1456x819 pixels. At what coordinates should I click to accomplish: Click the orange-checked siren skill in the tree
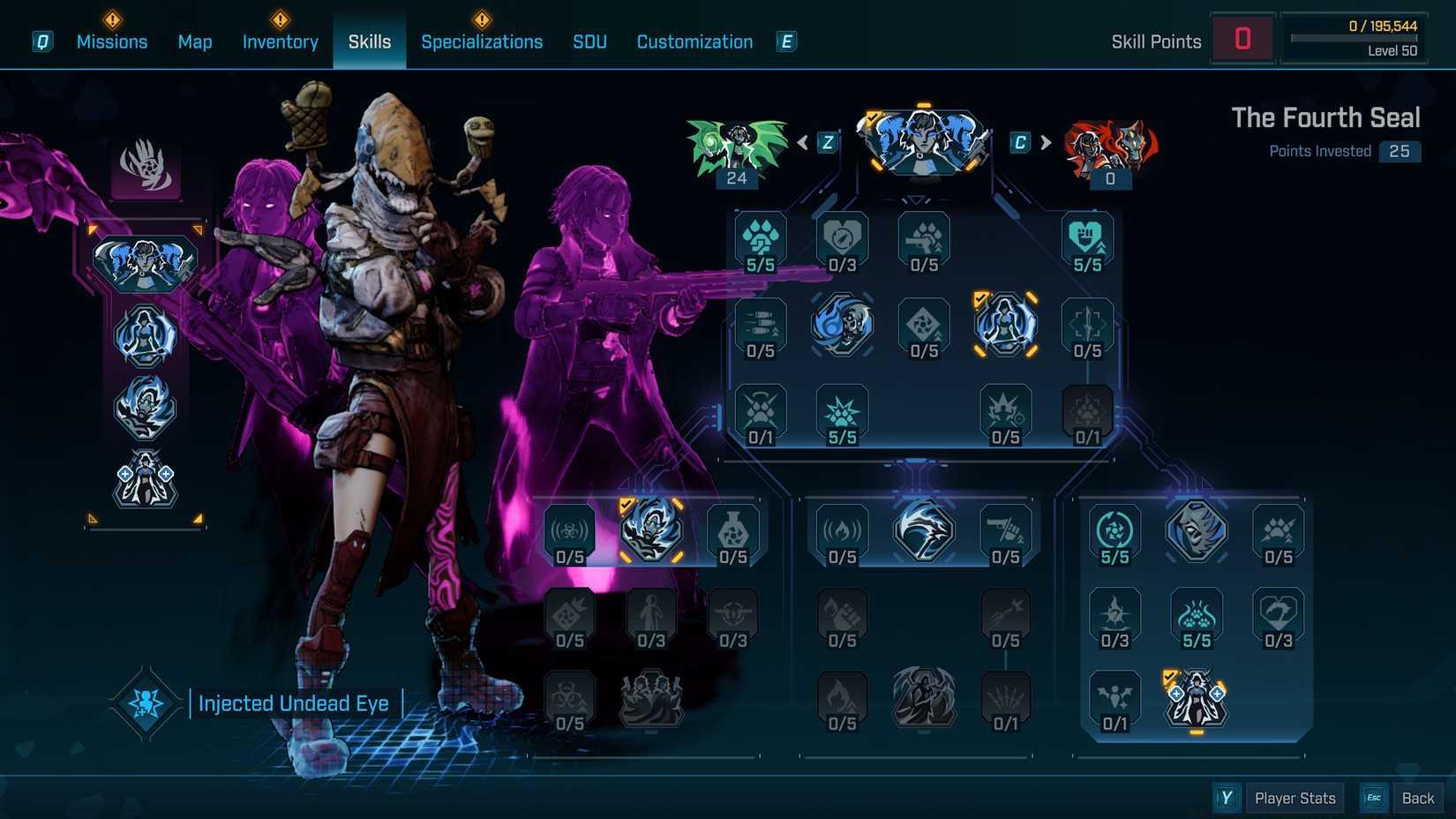[x=1006, y=325]
